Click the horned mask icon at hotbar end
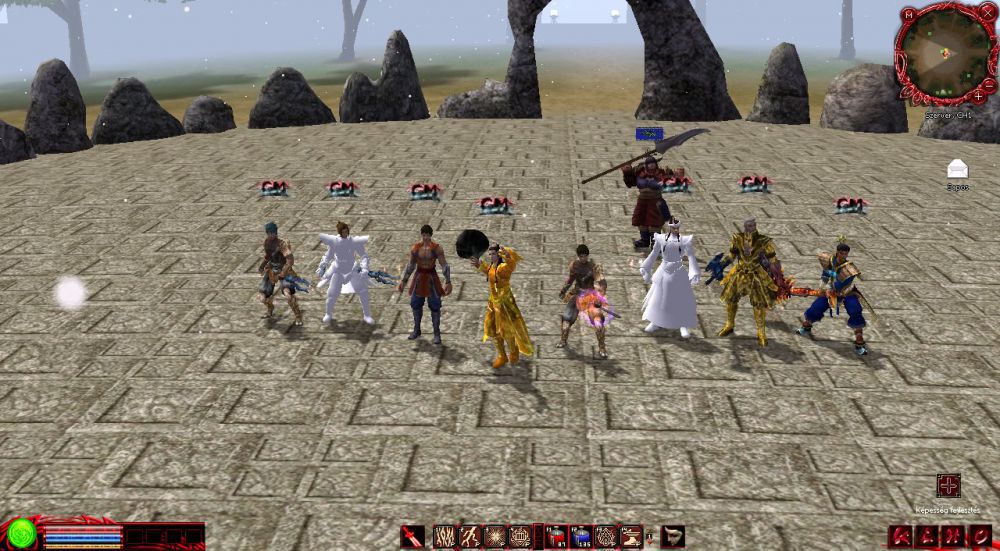The height and width of the screenshot is (551, 1000). pyautogui.click(x=673, y=537)
